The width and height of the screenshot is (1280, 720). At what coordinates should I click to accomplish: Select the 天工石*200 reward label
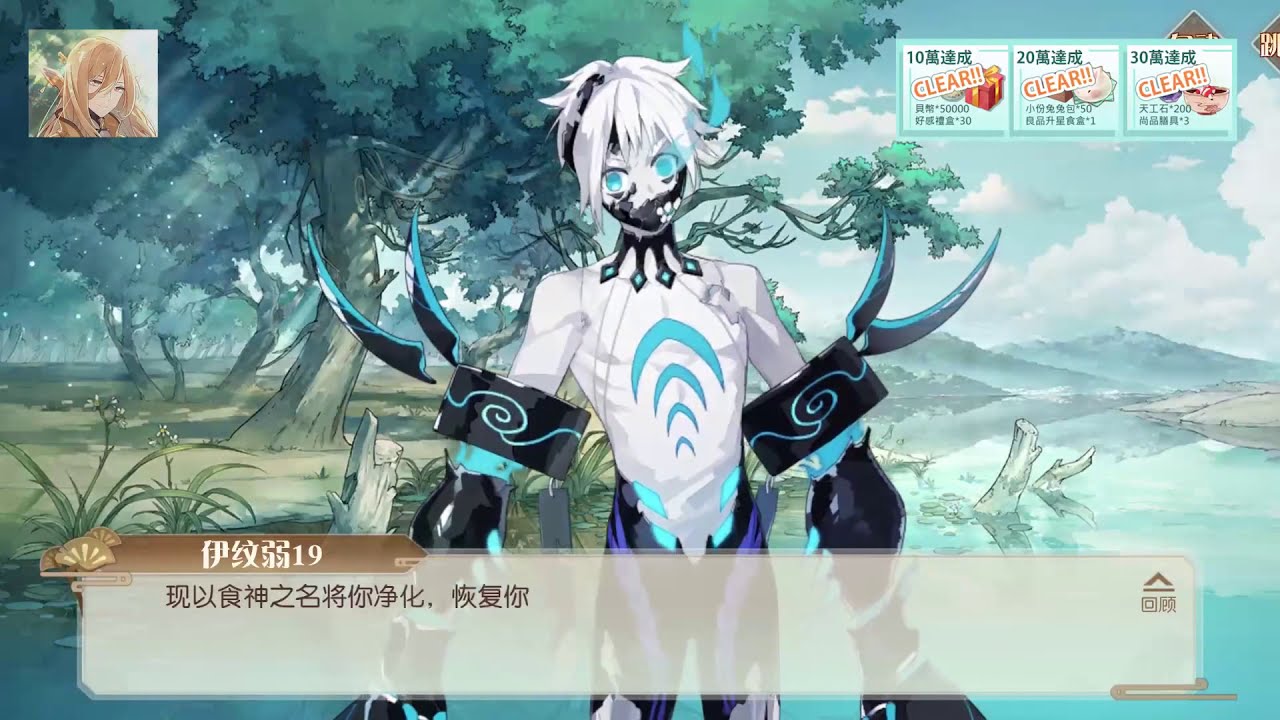point(1163,107)
